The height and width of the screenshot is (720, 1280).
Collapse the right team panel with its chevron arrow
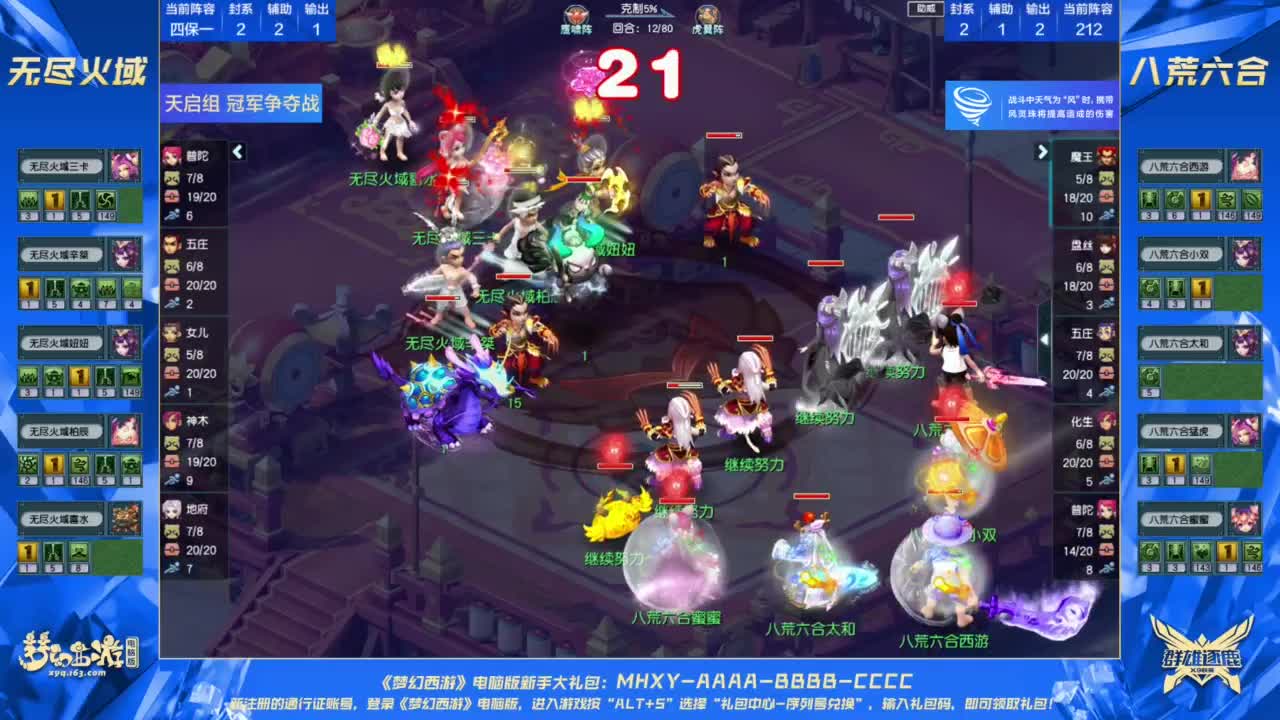point(1044,150)
